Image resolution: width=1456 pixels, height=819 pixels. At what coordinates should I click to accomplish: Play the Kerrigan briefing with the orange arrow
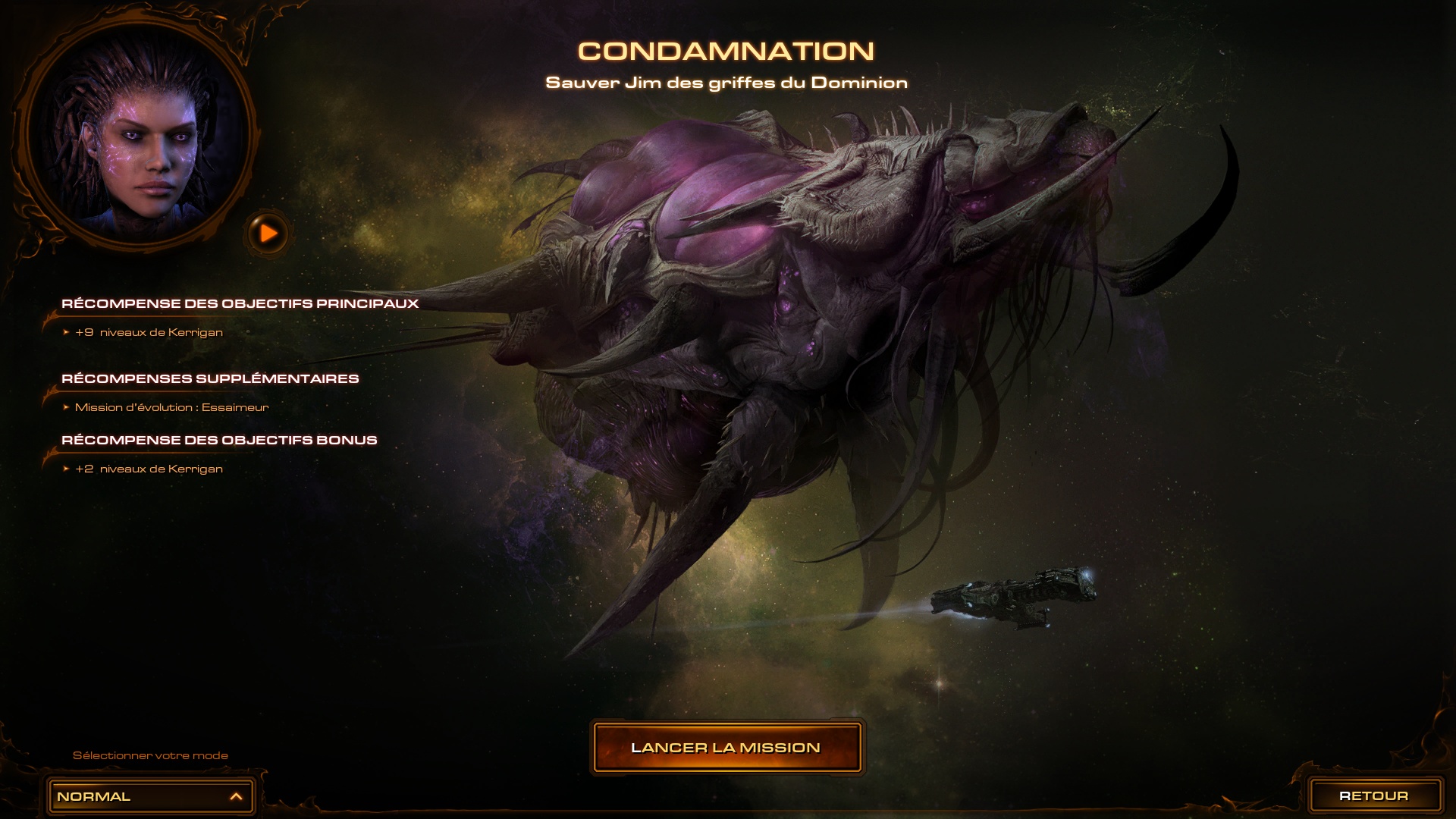pos(268,233)
